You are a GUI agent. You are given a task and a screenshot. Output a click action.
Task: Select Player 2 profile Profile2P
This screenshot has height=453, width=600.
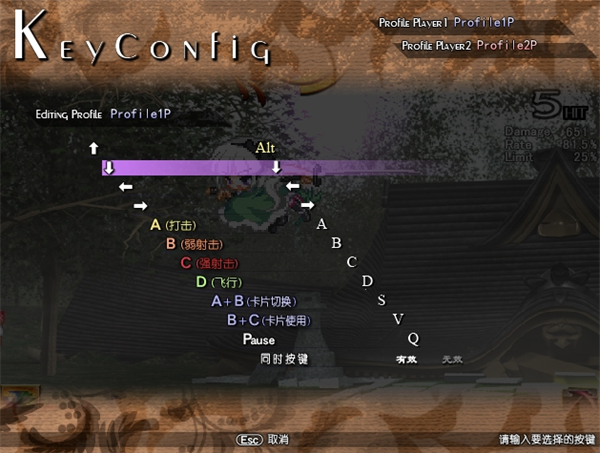coord(507,45)
